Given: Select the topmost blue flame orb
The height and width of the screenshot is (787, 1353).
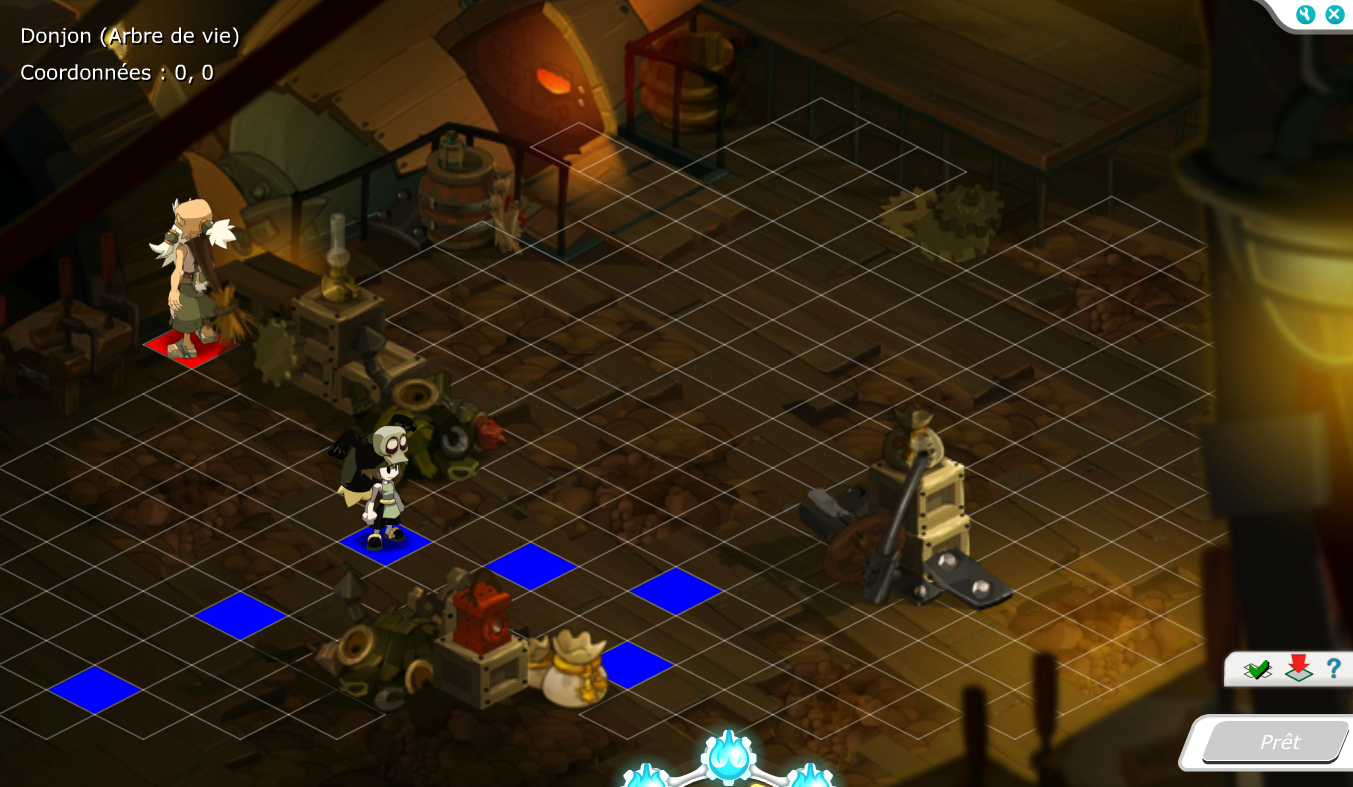Looking at the screenshot, I should coord(727,757).
